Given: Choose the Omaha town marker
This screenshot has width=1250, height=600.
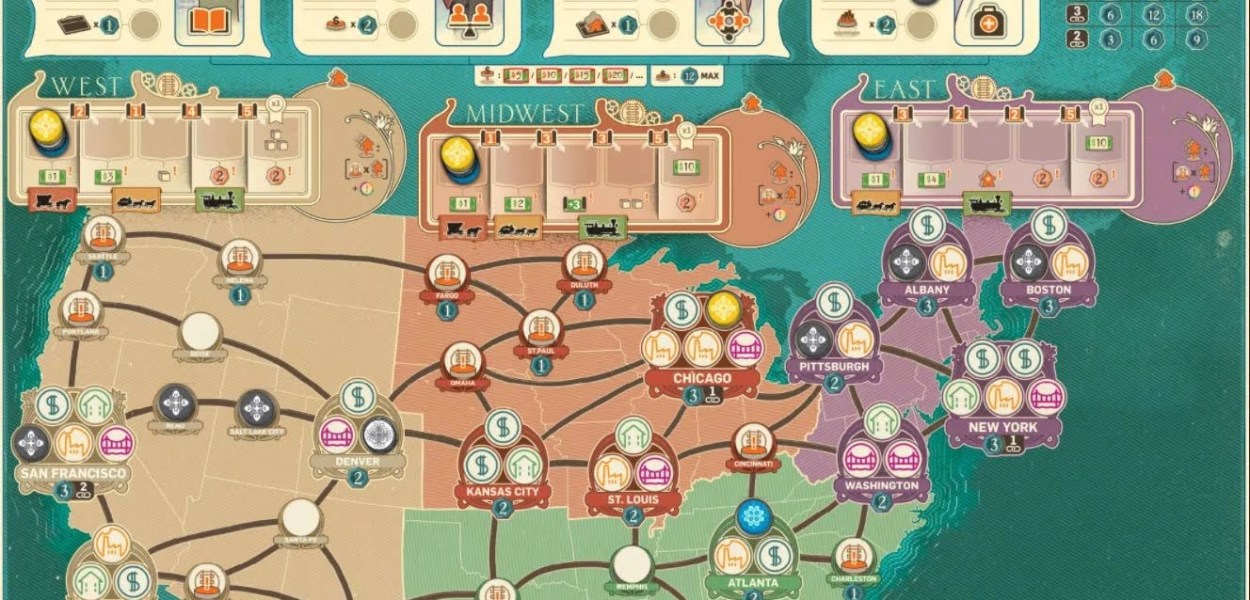Looking at the screenshot, I should tap(462, 362).
